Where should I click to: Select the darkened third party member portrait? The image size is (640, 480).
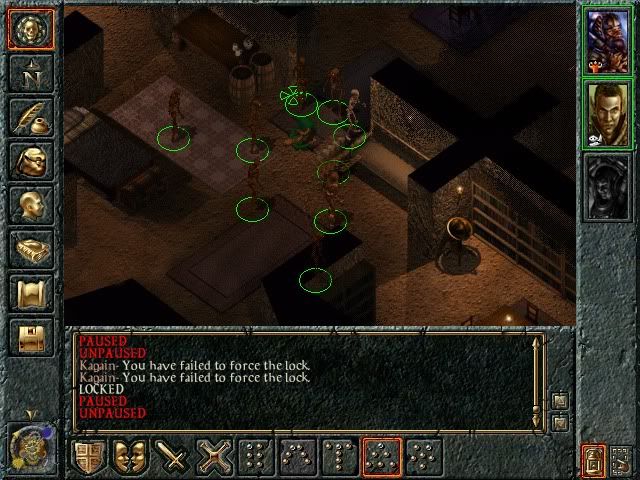608,187
